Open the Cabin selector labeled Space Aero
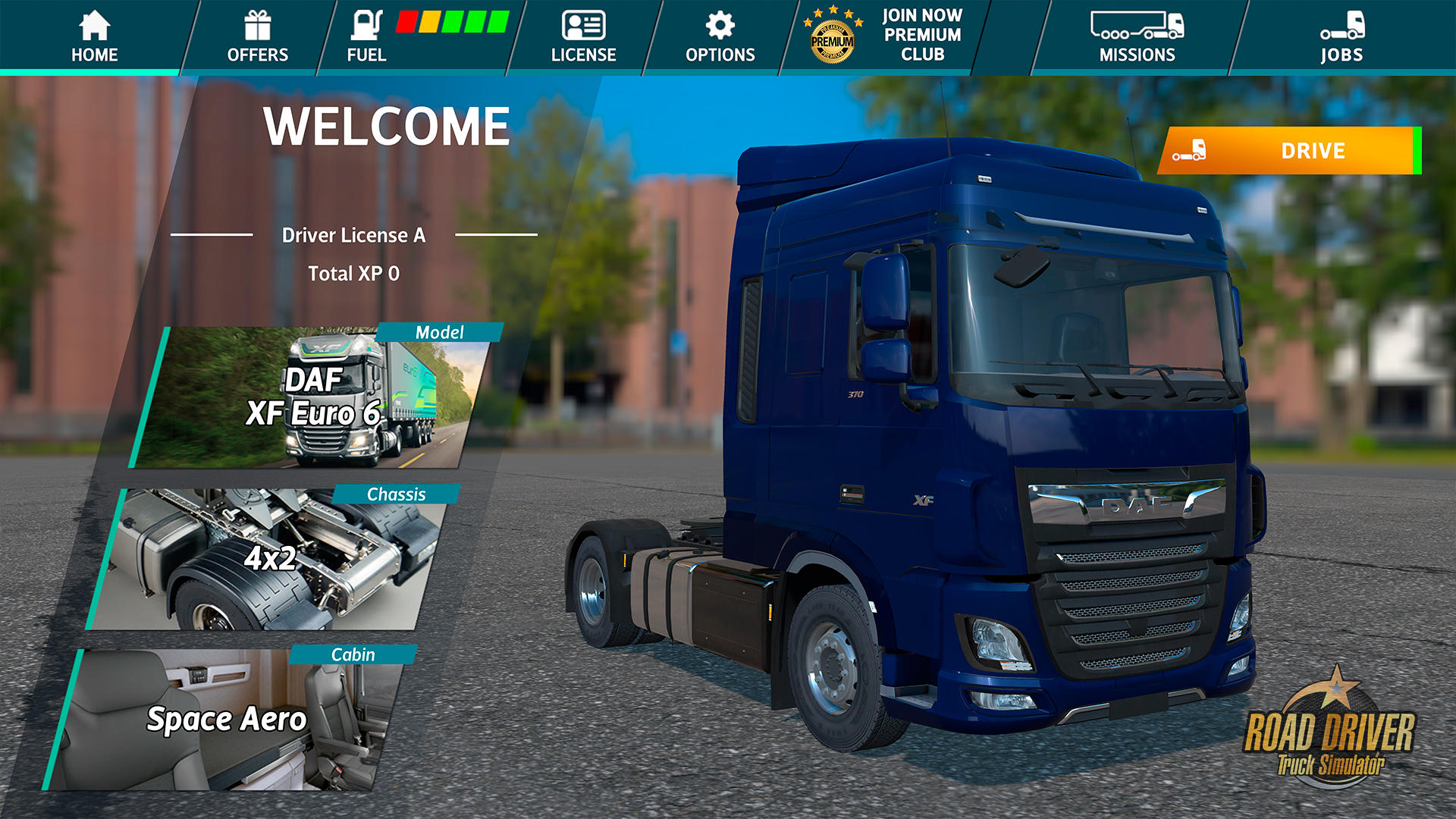 227,720
